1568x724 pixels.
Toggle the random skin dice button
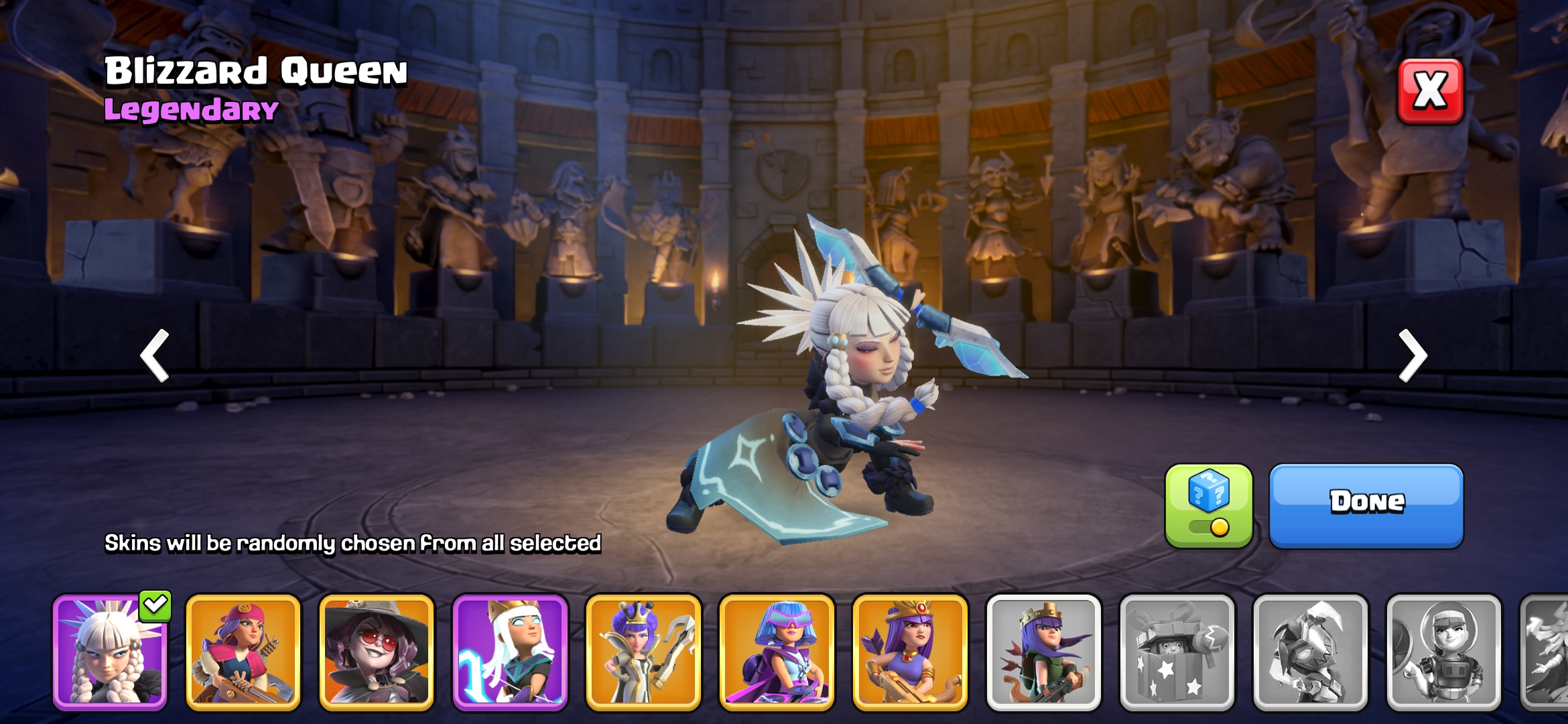[x=1208, y=505]
